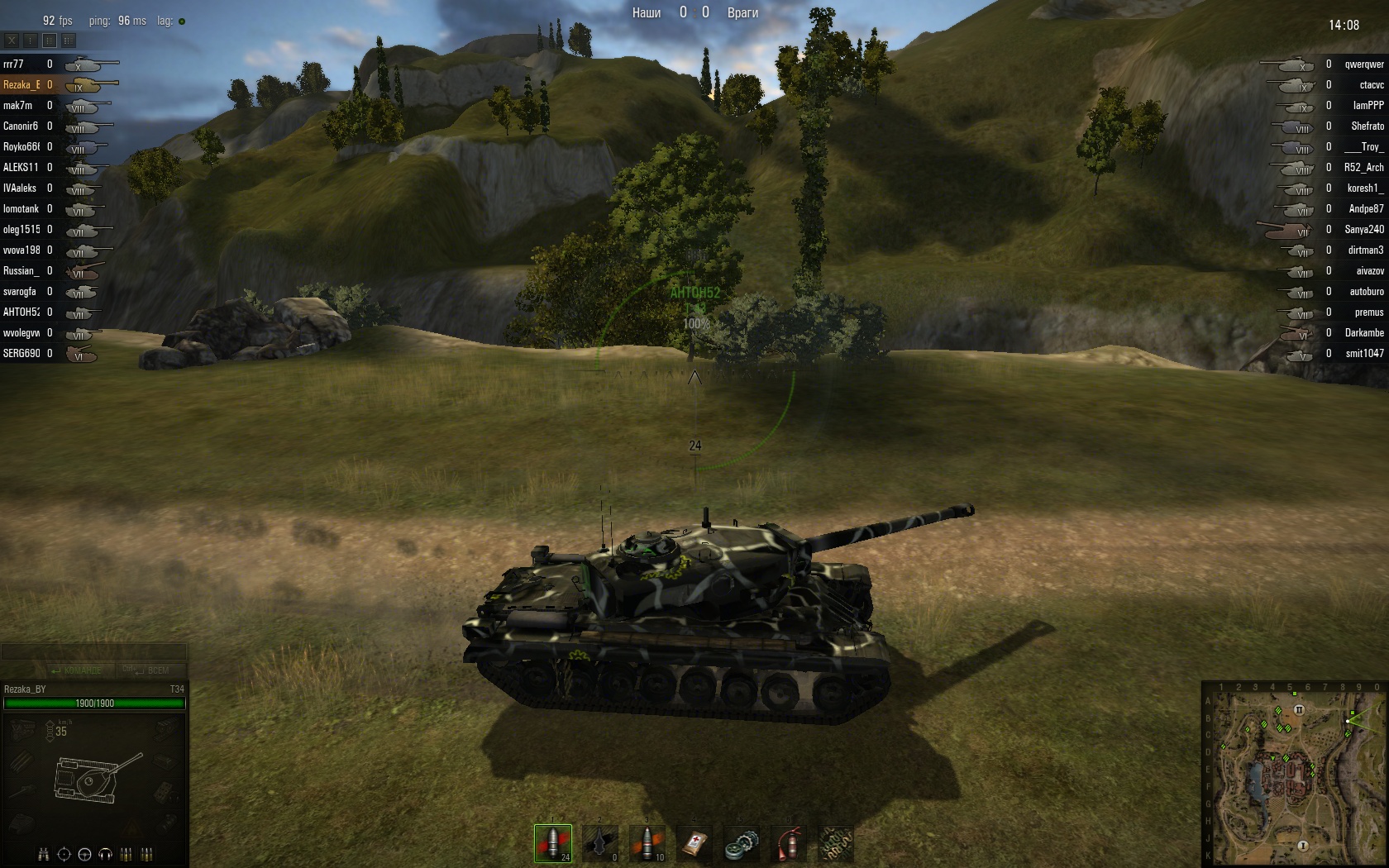
Task: Activate the repair kit gears consumable
Action: [742, 844]
